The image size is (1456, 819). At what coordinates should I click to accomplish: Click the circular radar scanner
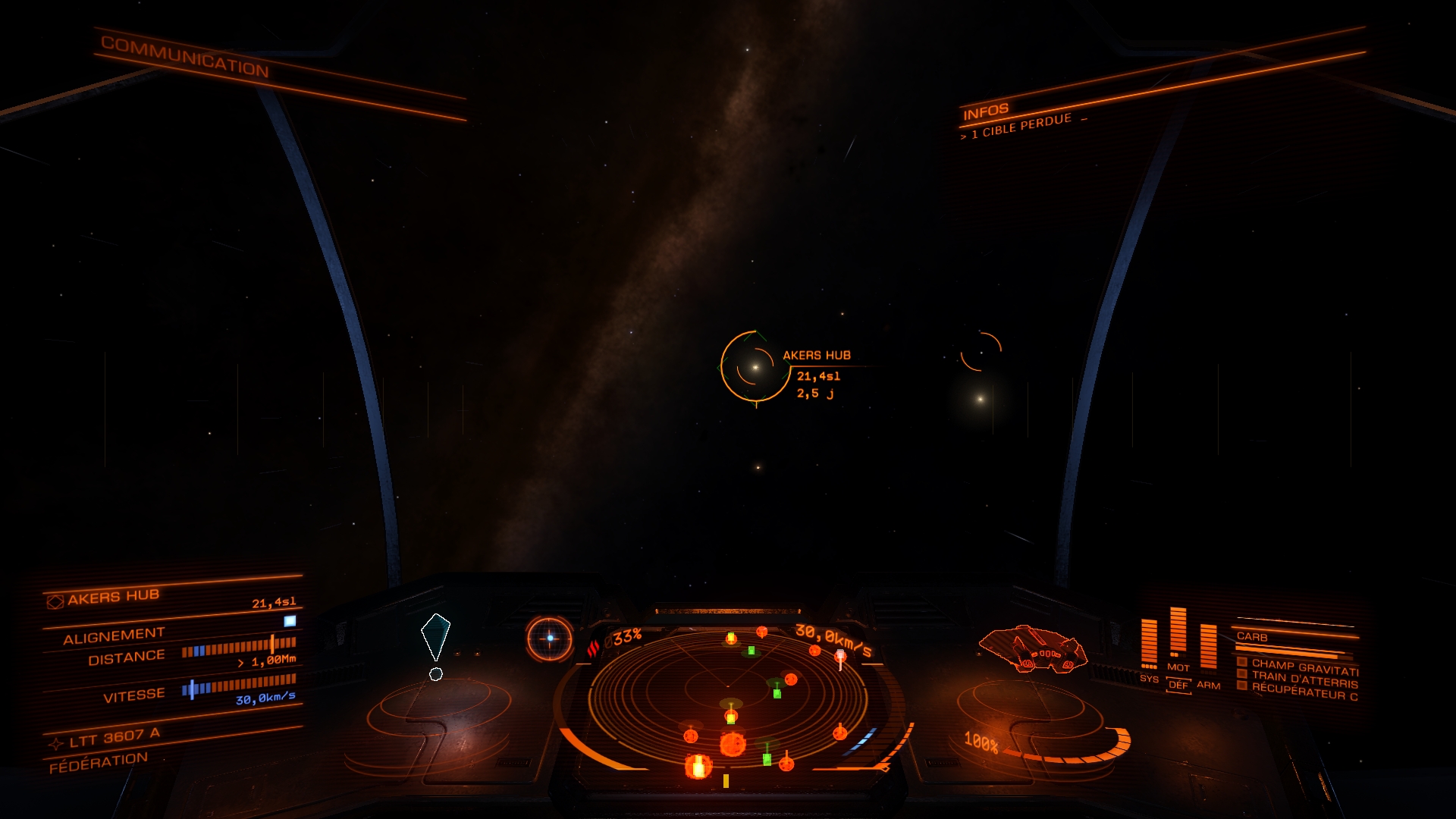(729, 698)
